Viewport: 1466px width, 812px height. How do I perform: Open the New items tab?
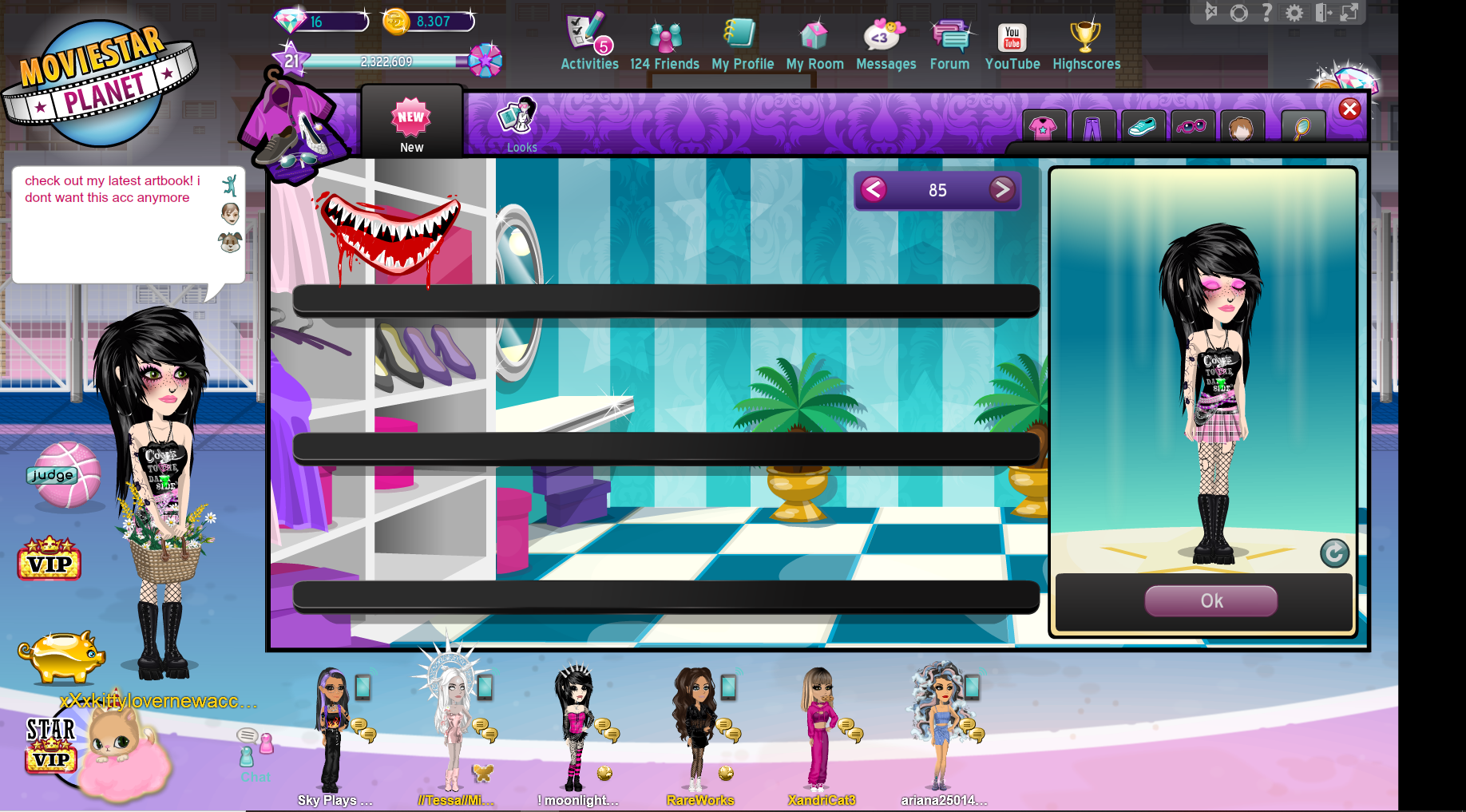411,121
